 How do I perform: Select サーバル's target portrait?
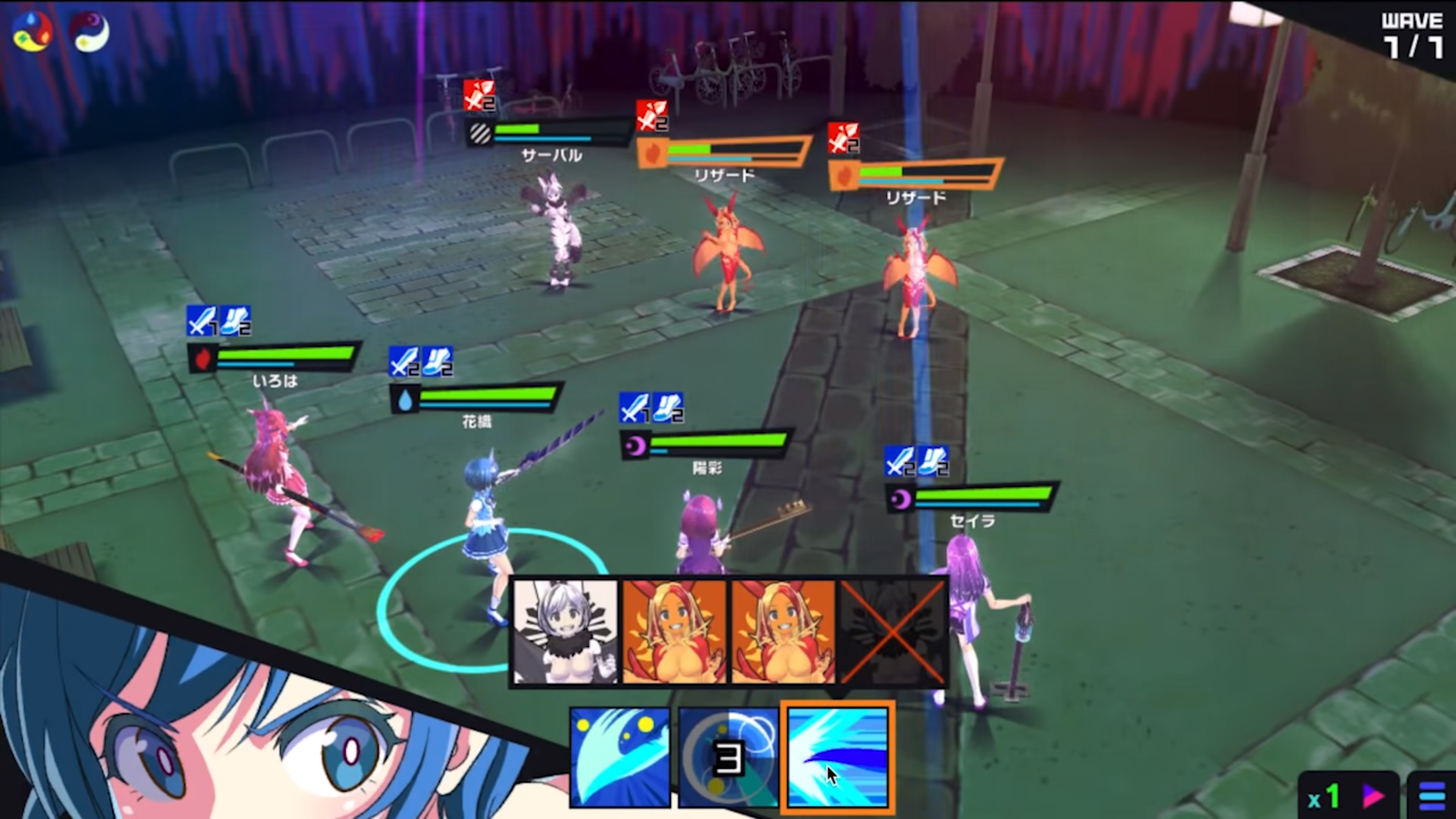coord(565,632)
